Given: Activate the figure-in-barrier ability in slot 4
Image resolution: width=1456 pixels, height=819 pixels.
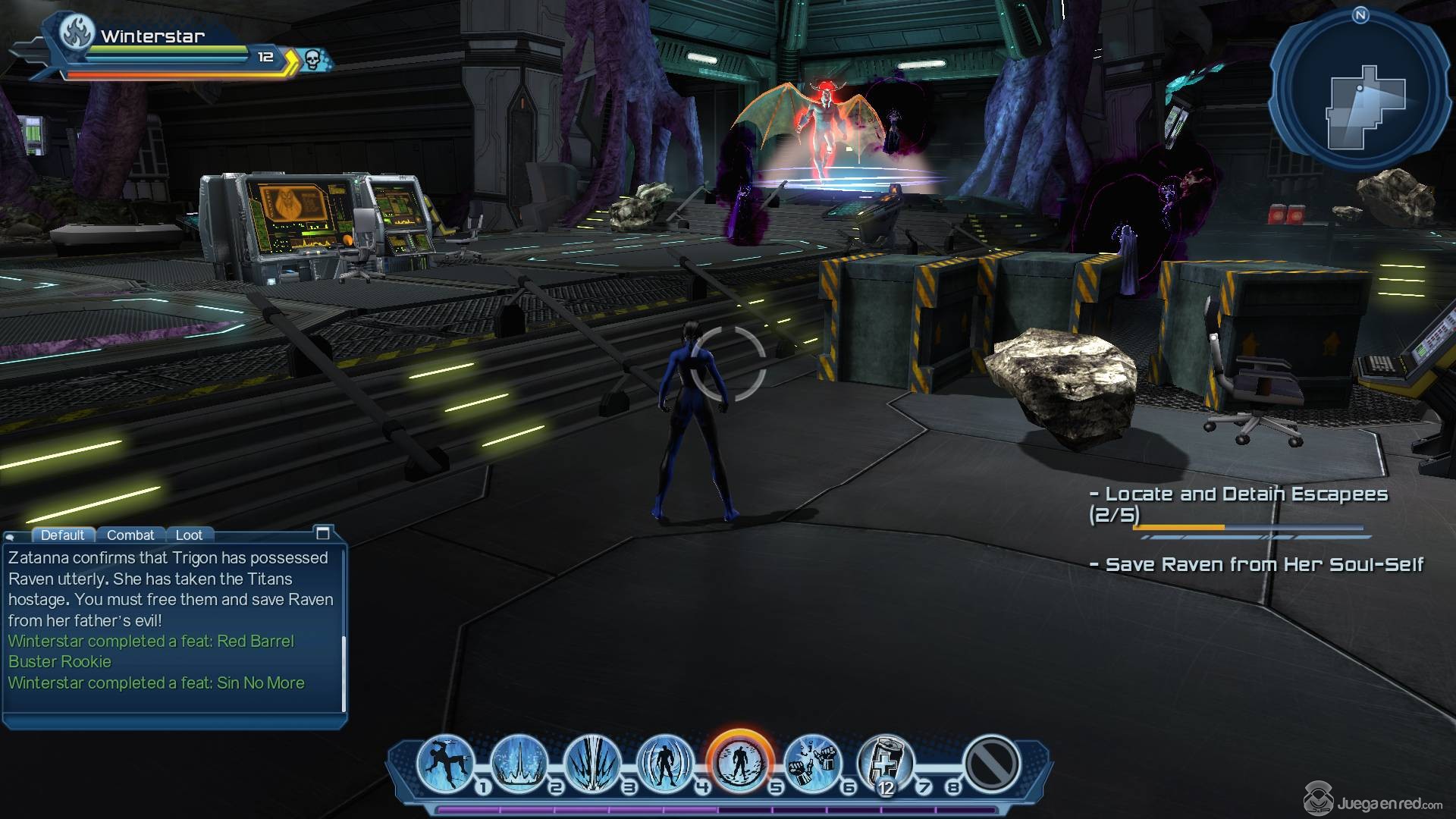Looking at the screenshot, I should pyautogui.click(x=665, y=763).
